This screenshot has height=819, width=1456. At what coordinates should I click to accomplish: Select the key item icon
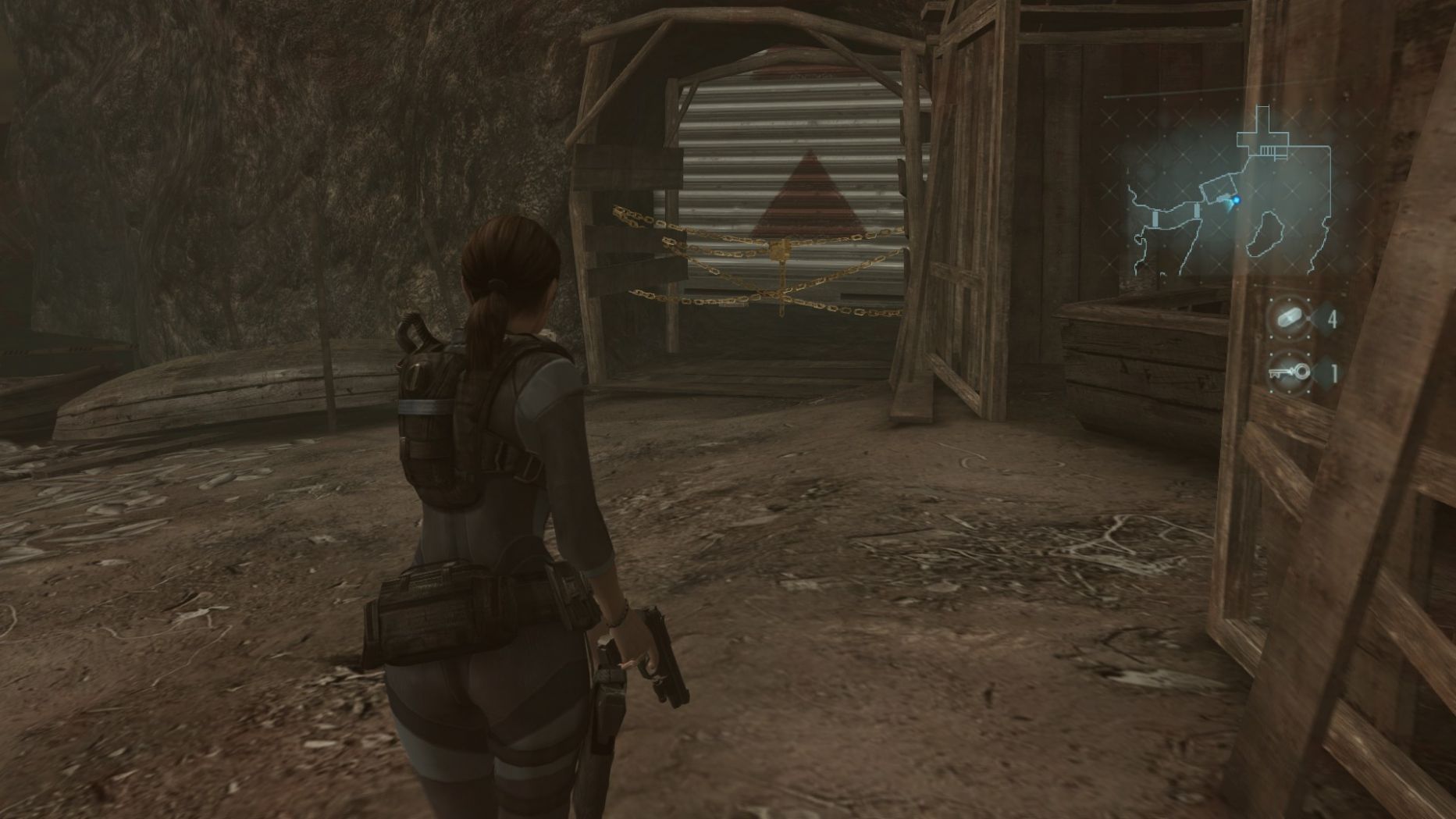(x=1289, y=373)
